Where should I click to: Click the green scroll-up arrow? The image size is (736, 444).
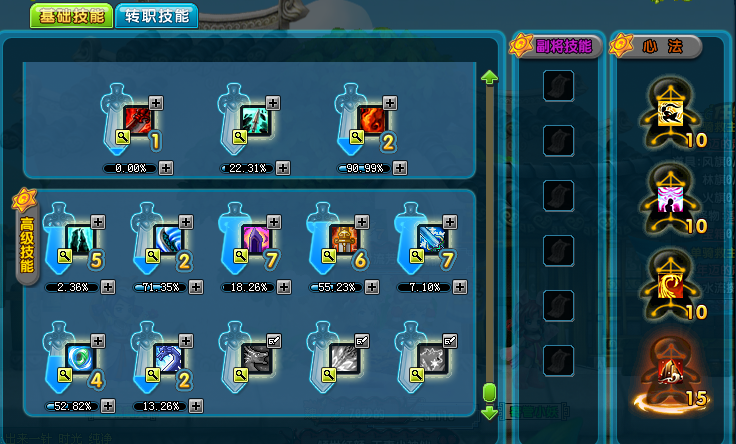click(490, 76)
